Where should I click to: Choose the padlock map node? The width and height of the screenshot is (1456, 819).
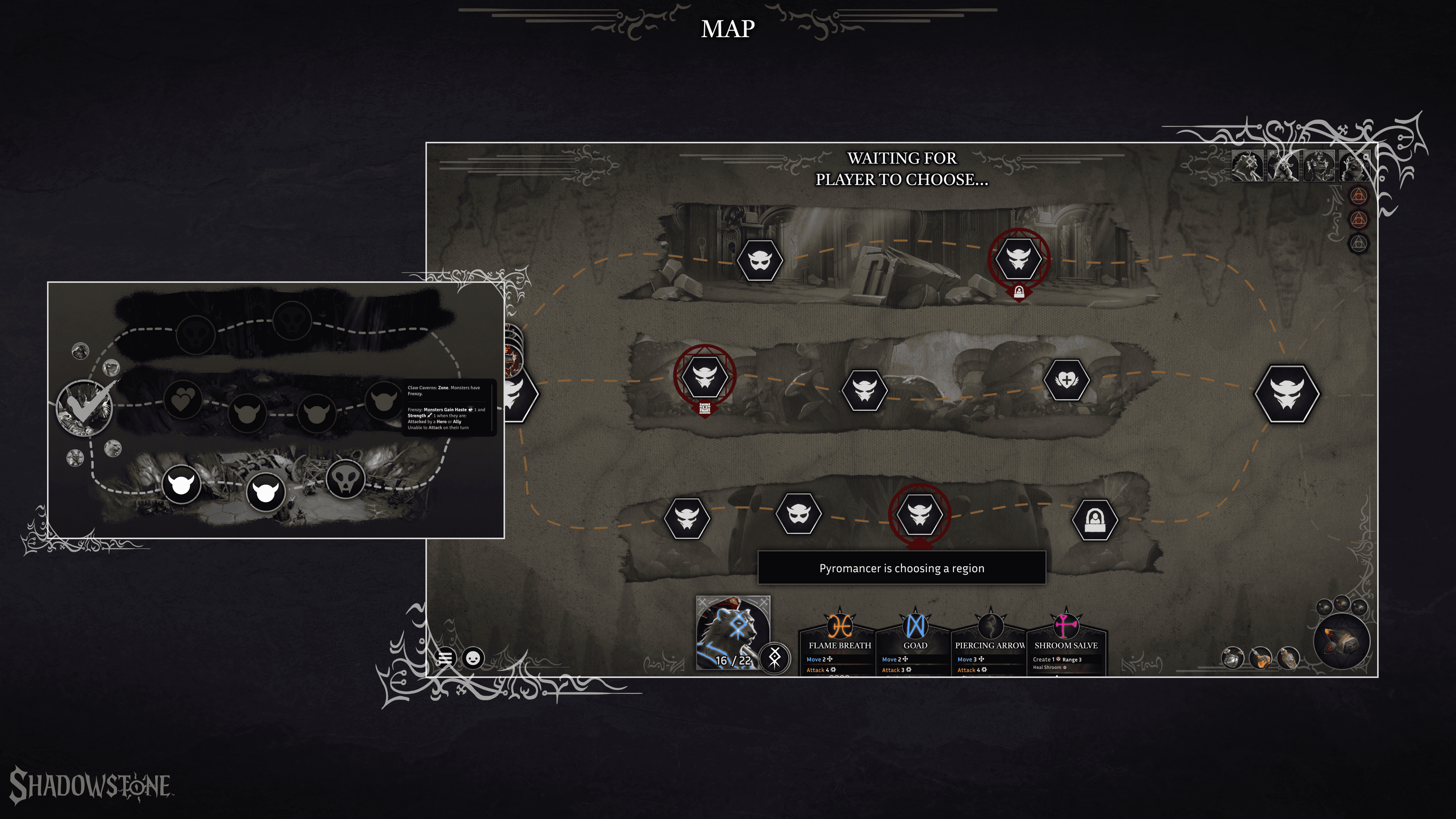[1095, 519]
